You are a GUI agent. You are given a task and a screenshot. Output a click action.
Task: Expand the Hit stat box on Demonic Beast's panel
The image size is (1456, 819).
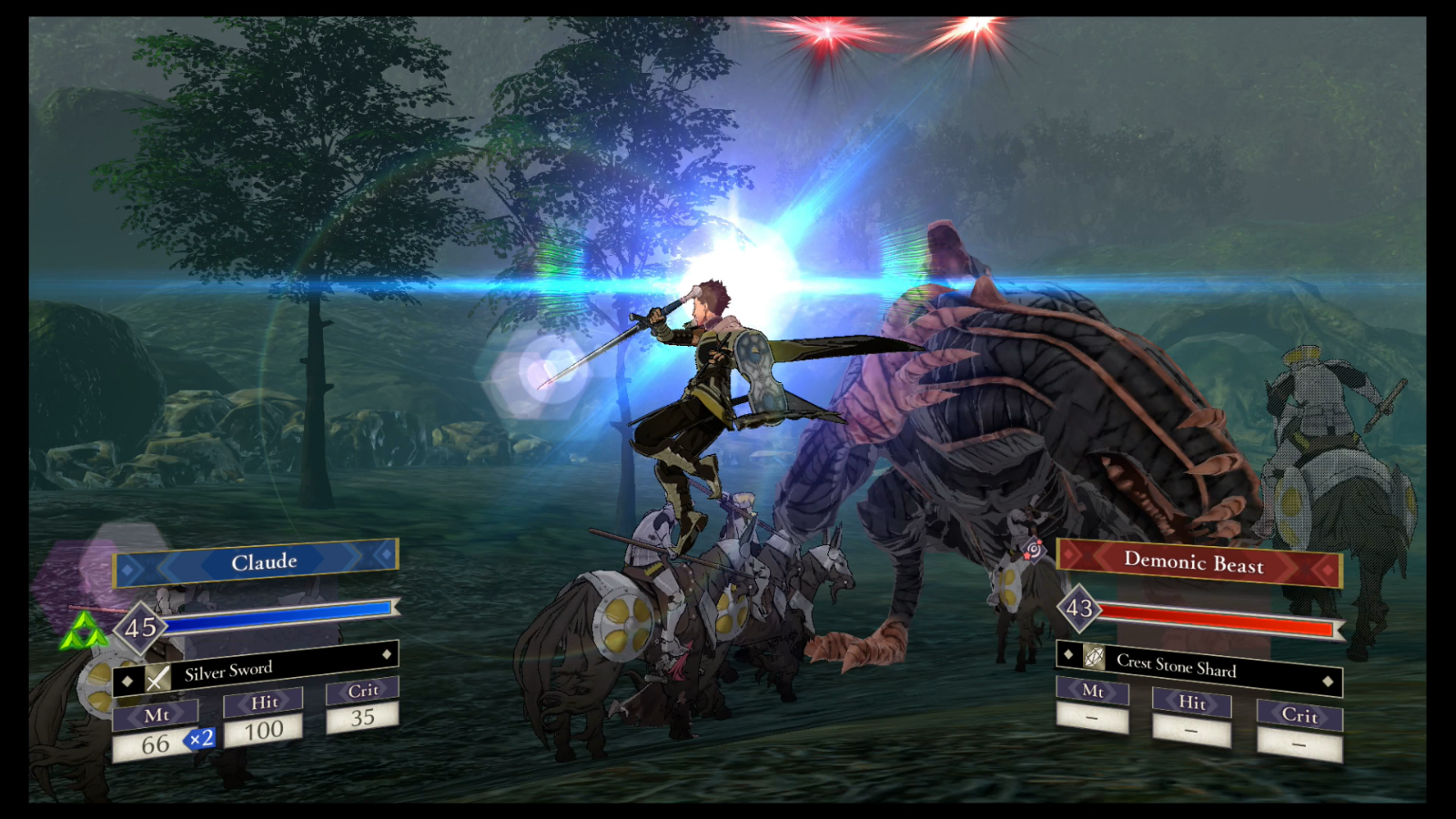click(1191, 705)
